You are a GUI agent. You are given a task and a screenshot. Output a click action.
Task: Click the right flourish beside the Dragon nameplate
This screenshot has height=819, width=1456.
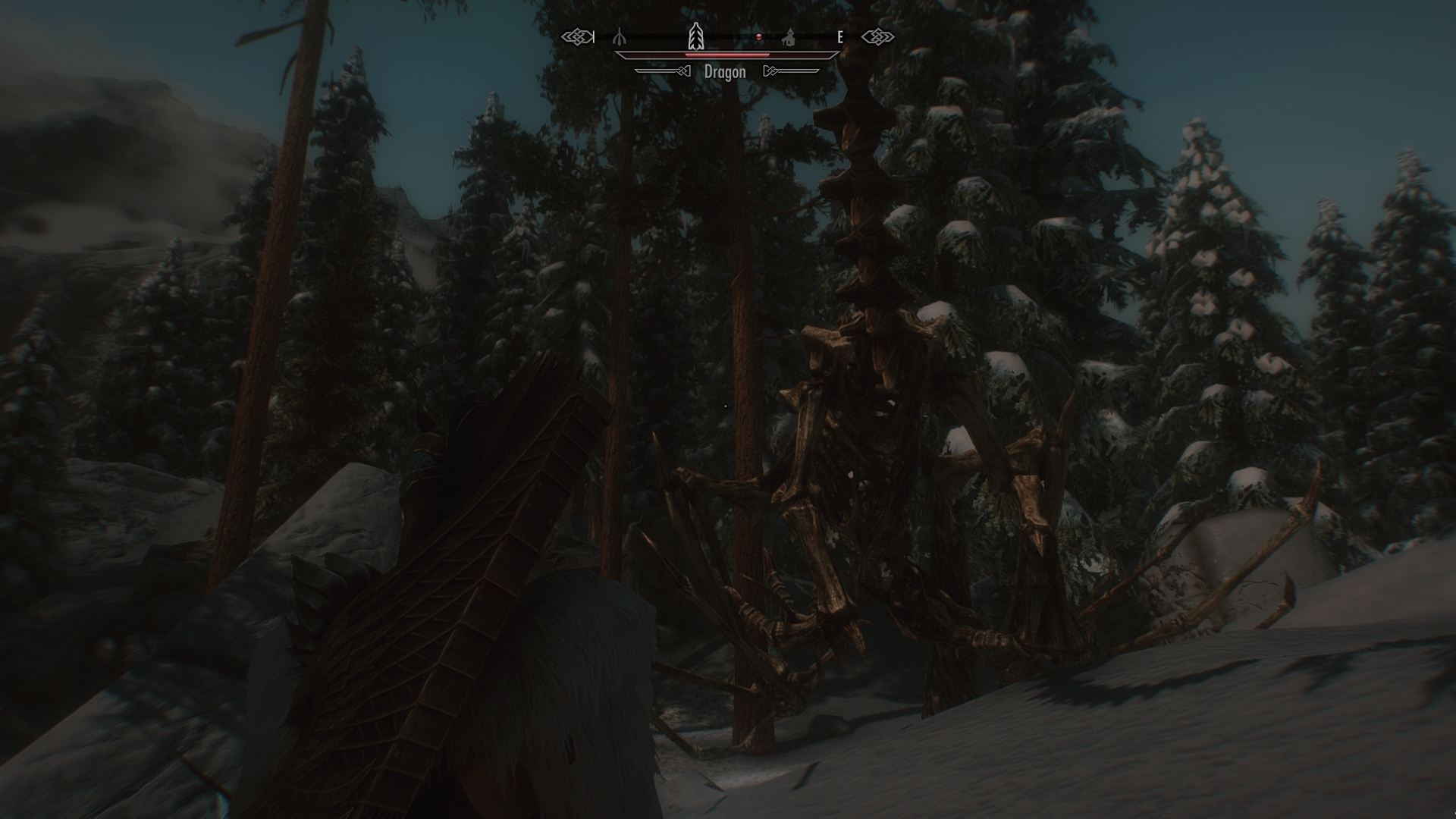[771, 72]
